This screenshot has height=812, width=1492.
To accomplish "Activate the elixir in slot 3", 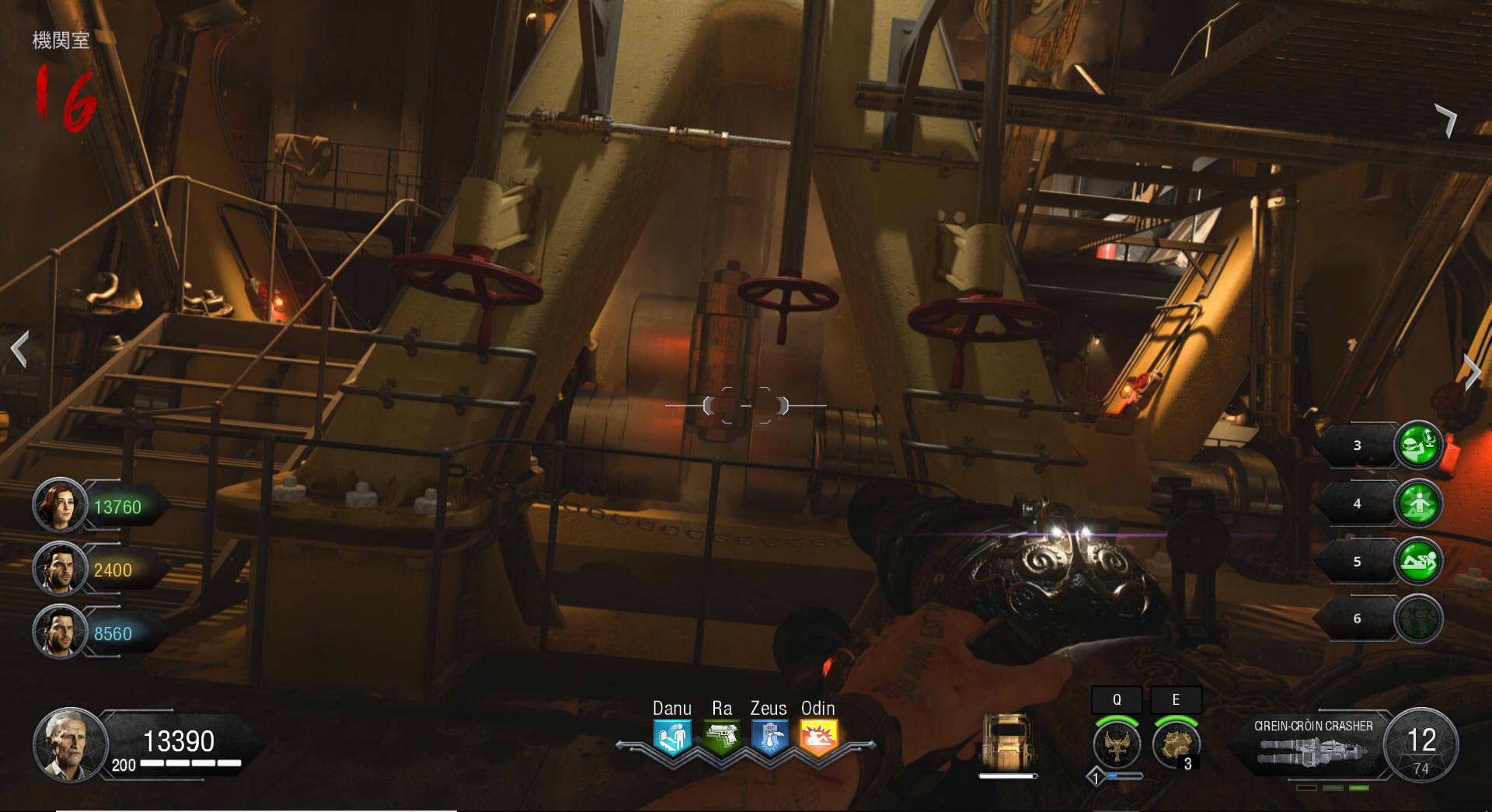I will point(1418,445).
